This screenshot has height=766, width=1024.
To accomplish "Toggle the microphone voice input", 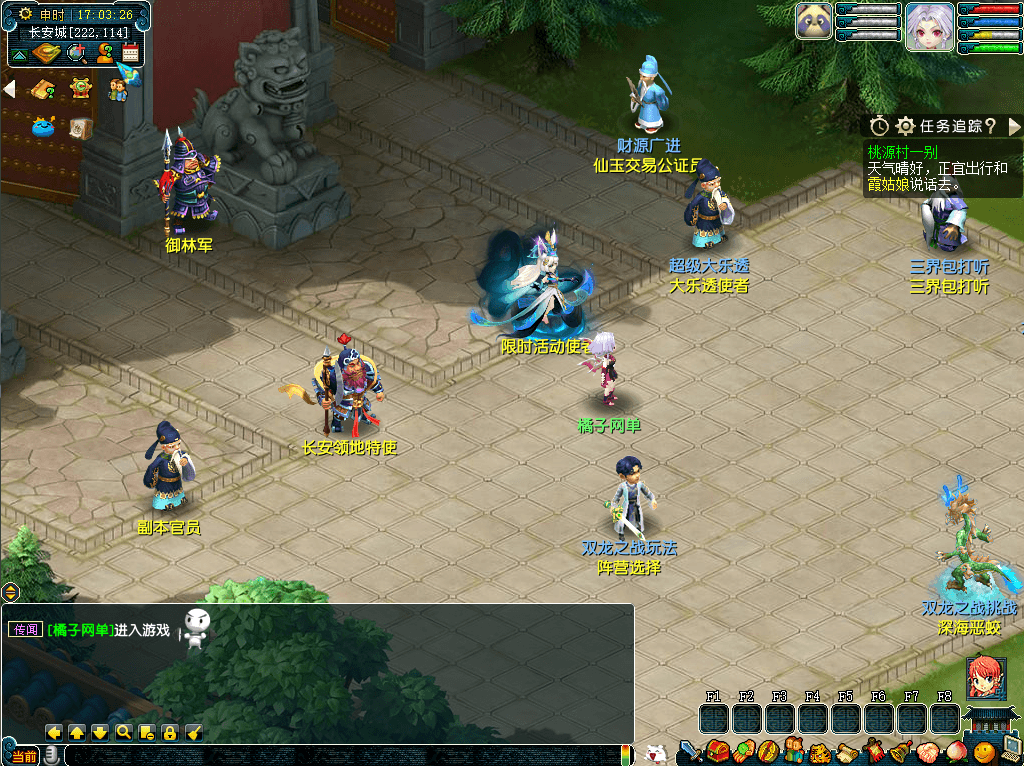I will coord(51,757).
